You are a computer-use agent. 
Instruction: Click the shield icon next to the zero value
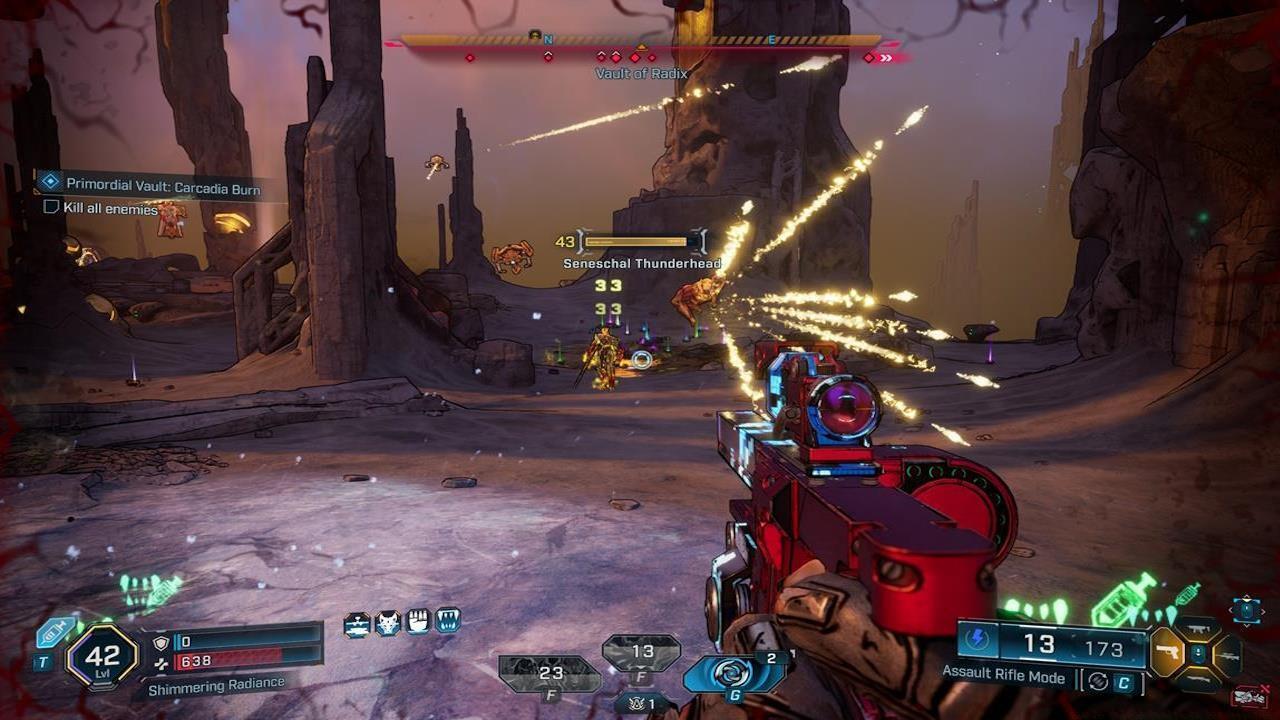point(161,641)
